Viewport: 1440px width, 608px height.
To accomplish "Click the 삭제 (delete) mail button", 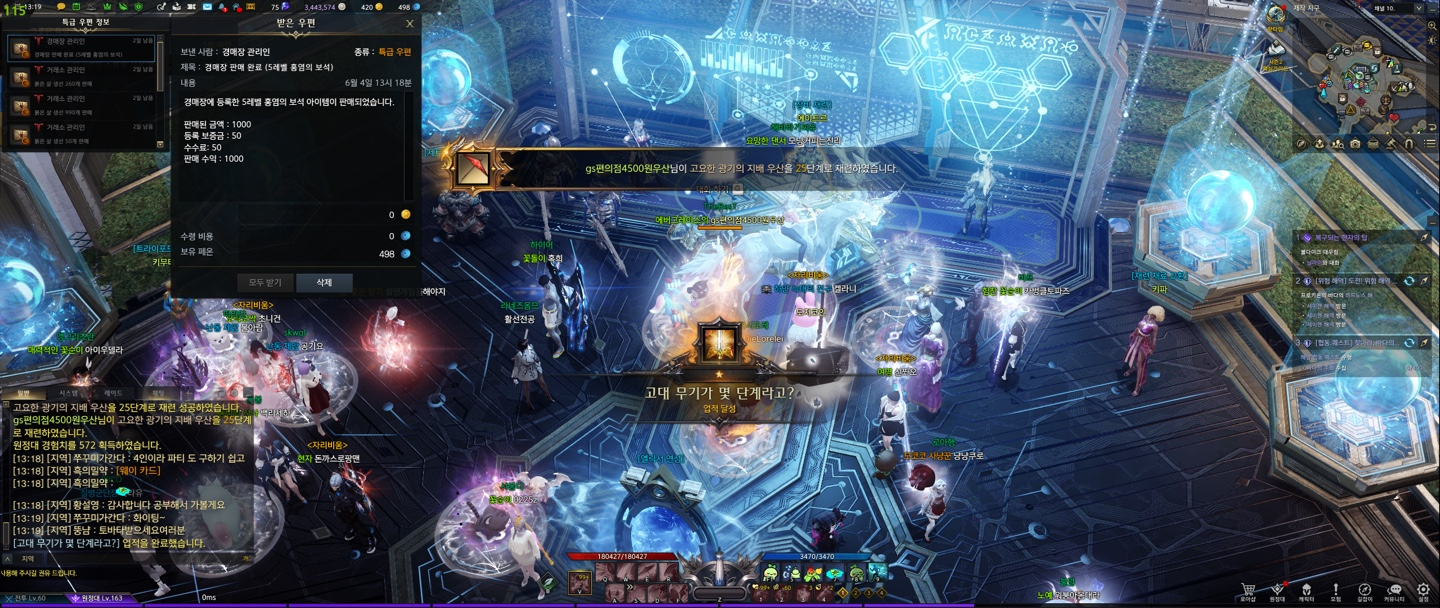I will (324, 283).
